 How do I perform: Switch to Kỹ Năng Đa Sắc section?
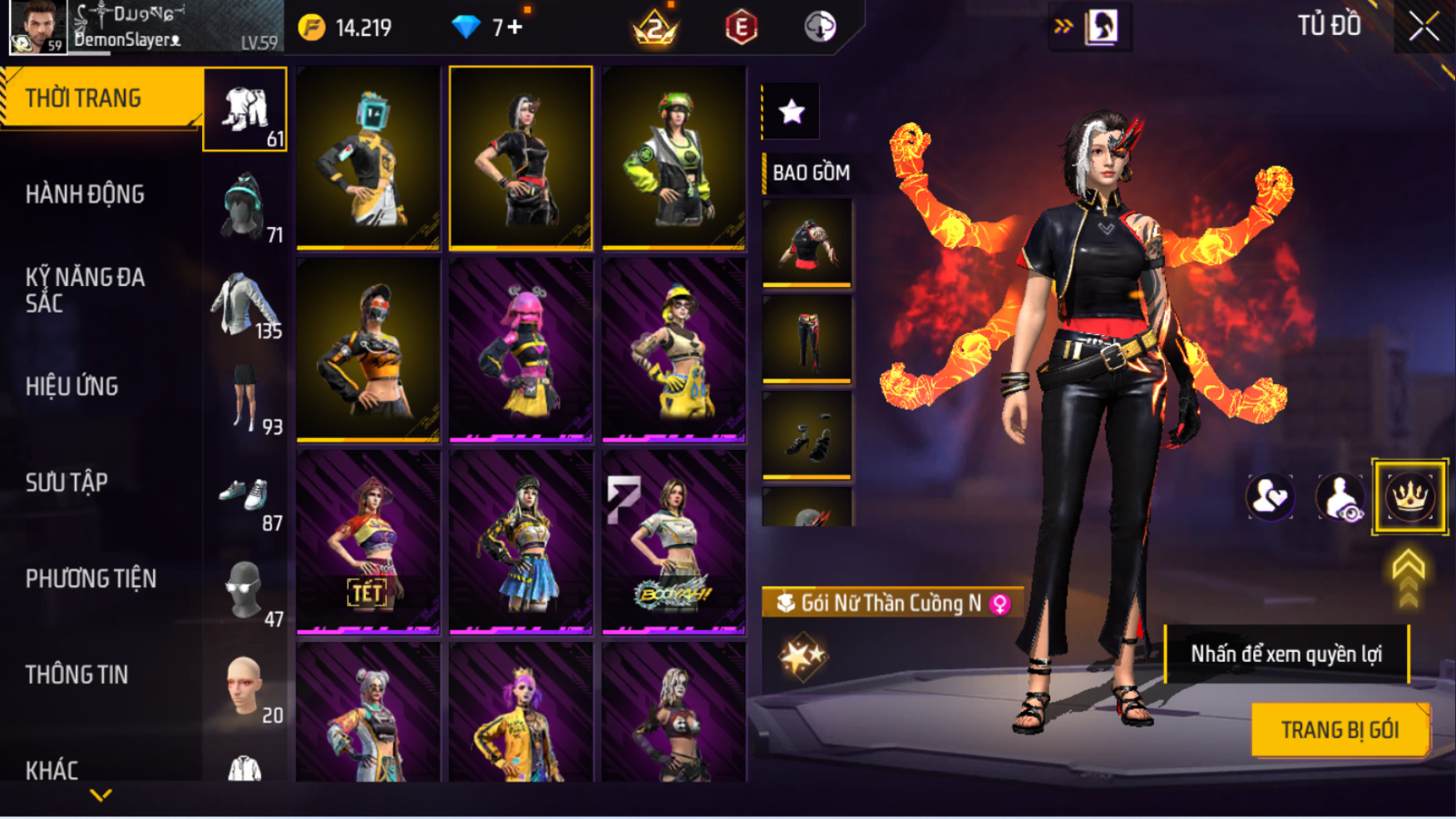click(x=85, y=290)
